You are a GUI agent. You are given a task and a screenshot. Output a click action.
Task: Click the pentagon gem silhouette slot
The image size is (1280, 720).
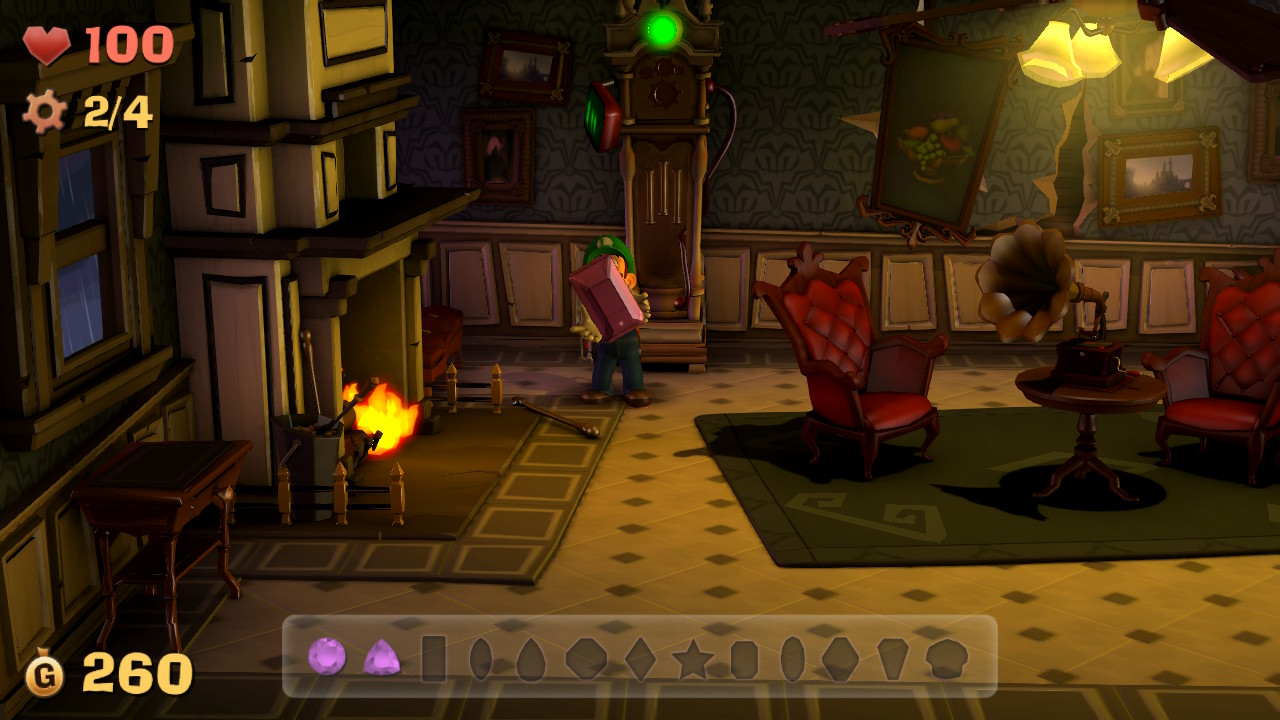tap(891, 660)
